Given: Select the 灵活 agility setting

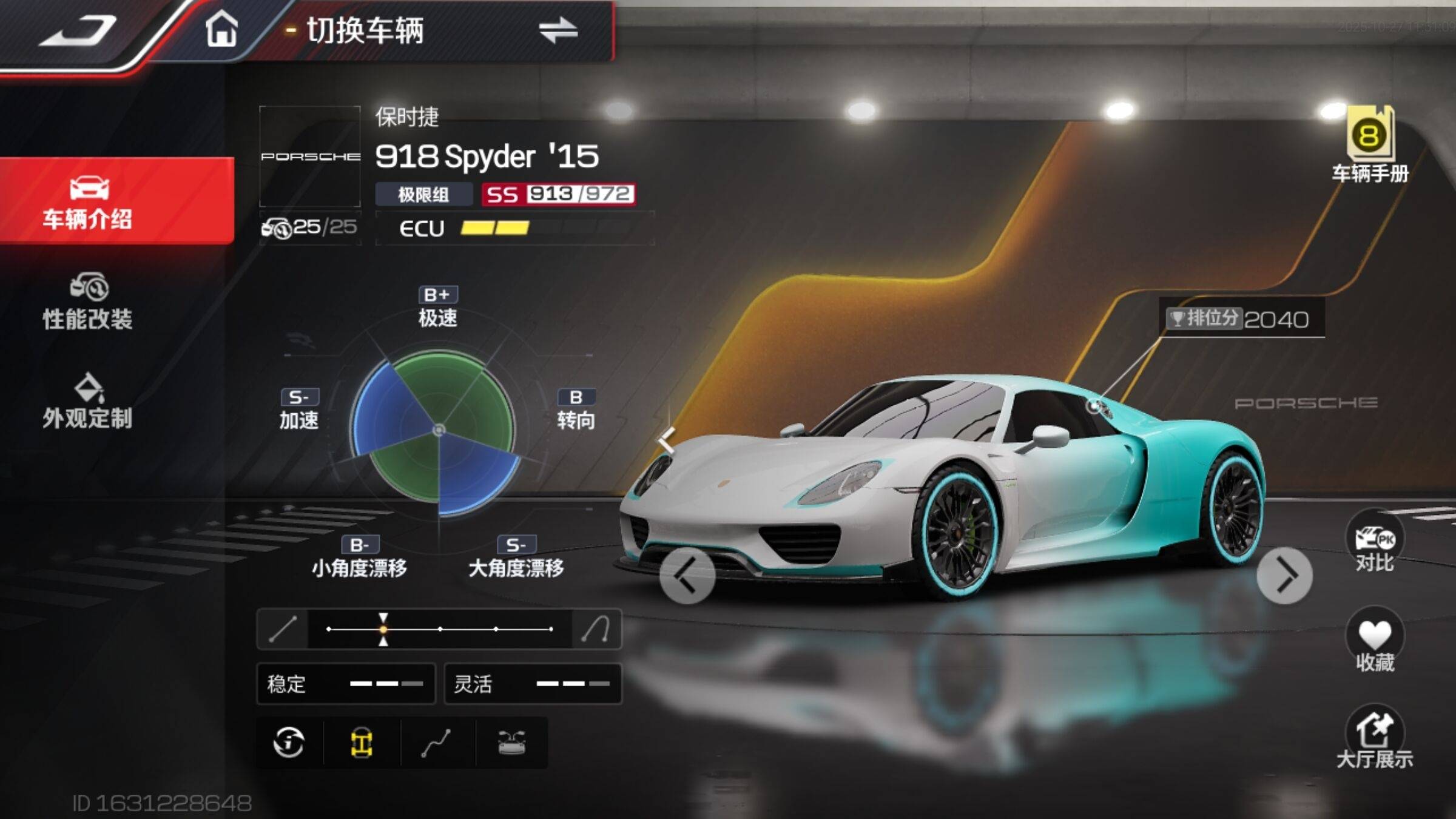Looking at the screenshot, I should pos(533,684).
